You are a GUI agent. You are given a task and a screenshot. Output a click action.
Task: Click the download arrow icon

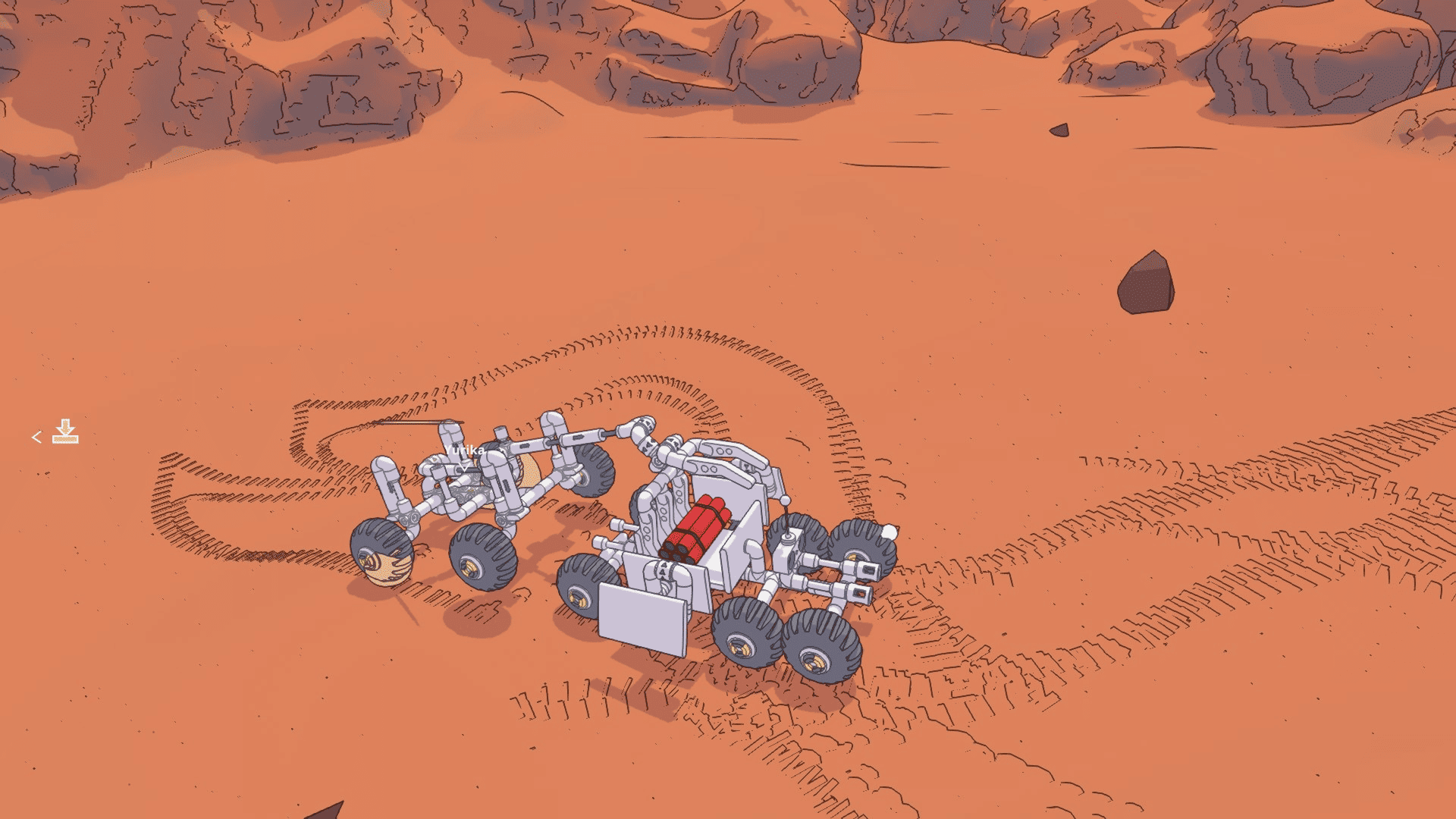[x=65, y=431]
